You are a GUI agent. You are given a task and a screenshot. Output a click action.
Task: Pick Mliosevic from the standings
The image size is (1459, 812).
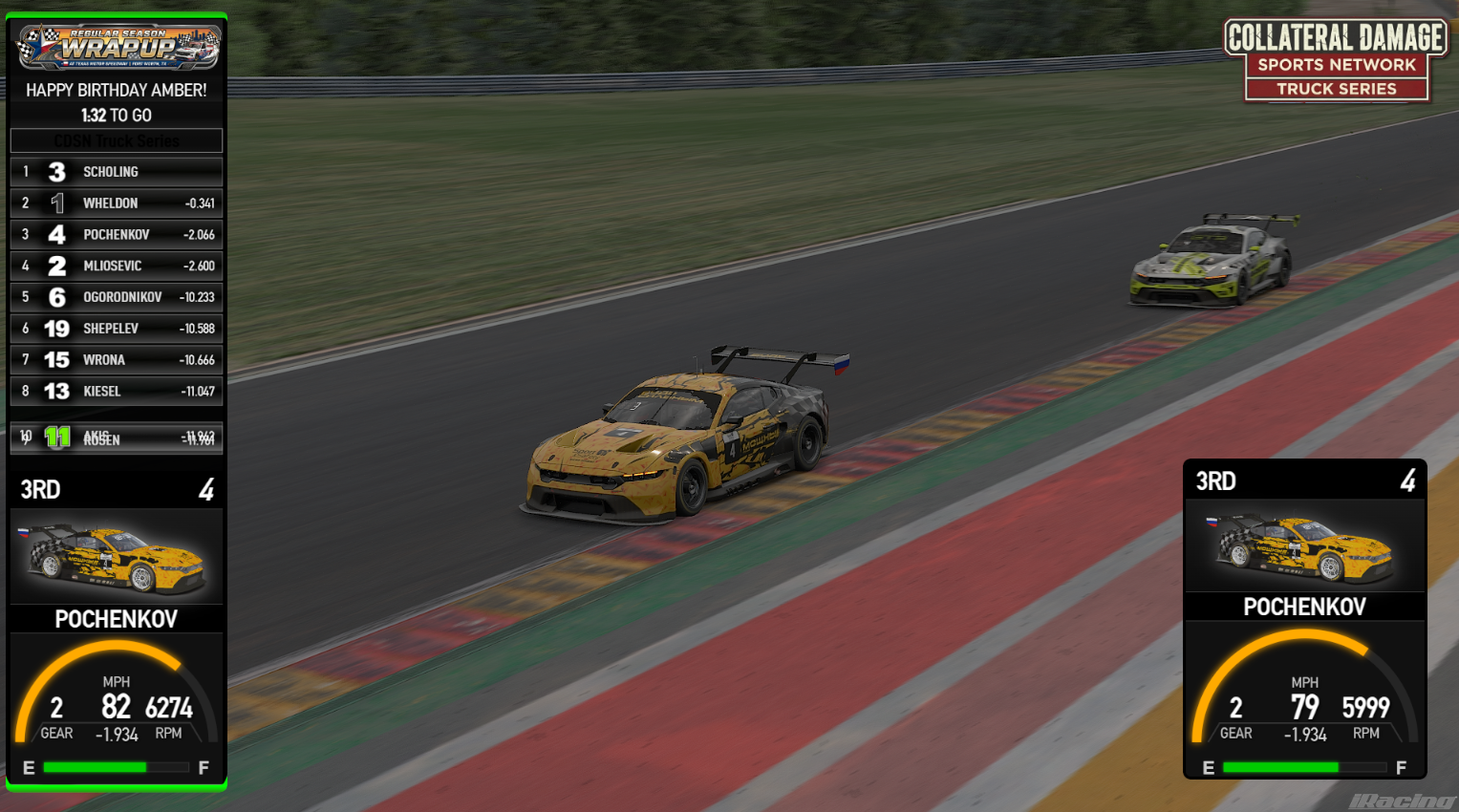click(x=117, y=266)
